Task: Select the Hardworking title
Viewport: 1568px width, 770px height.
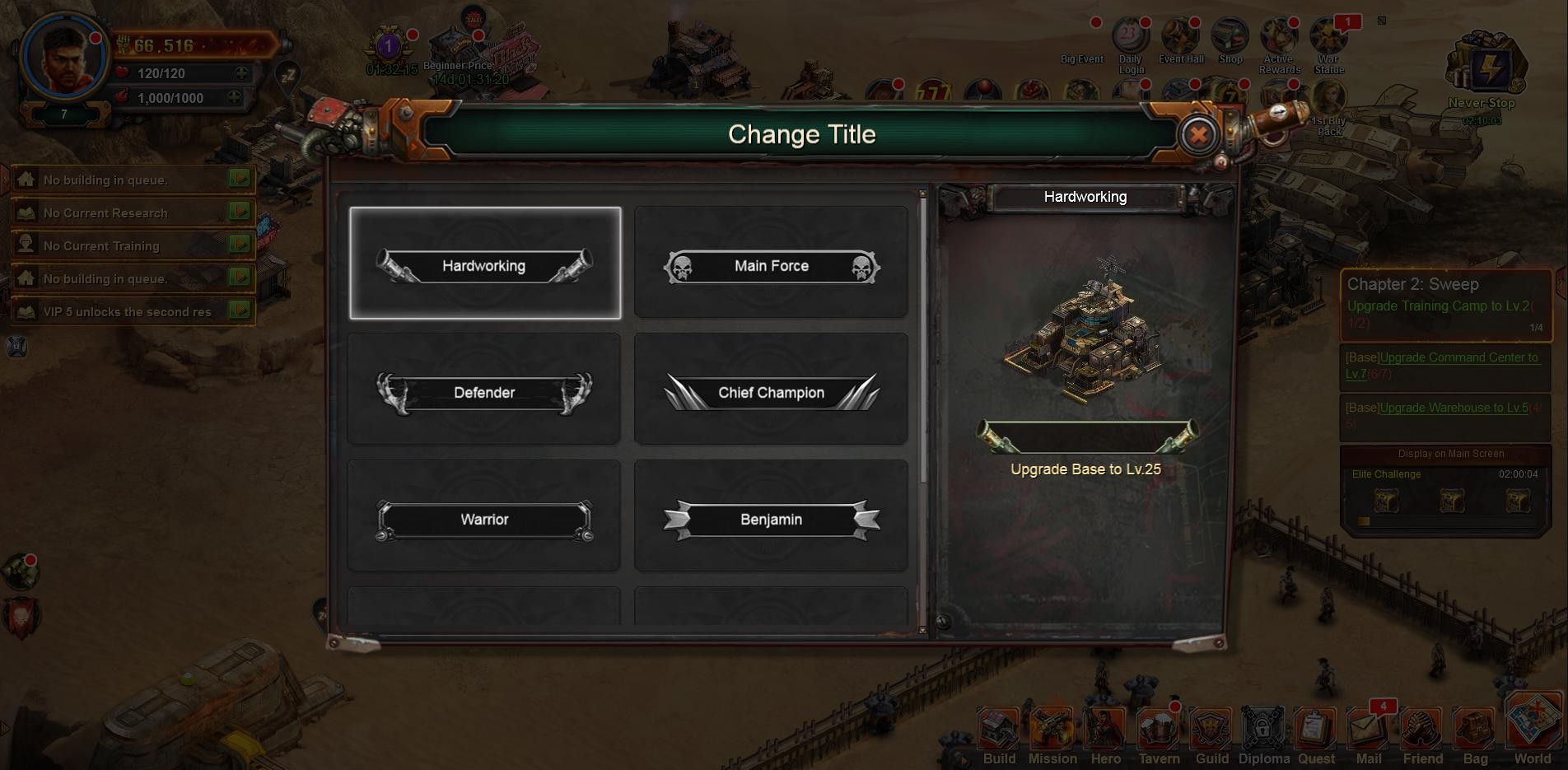Action: pos(484,264)
